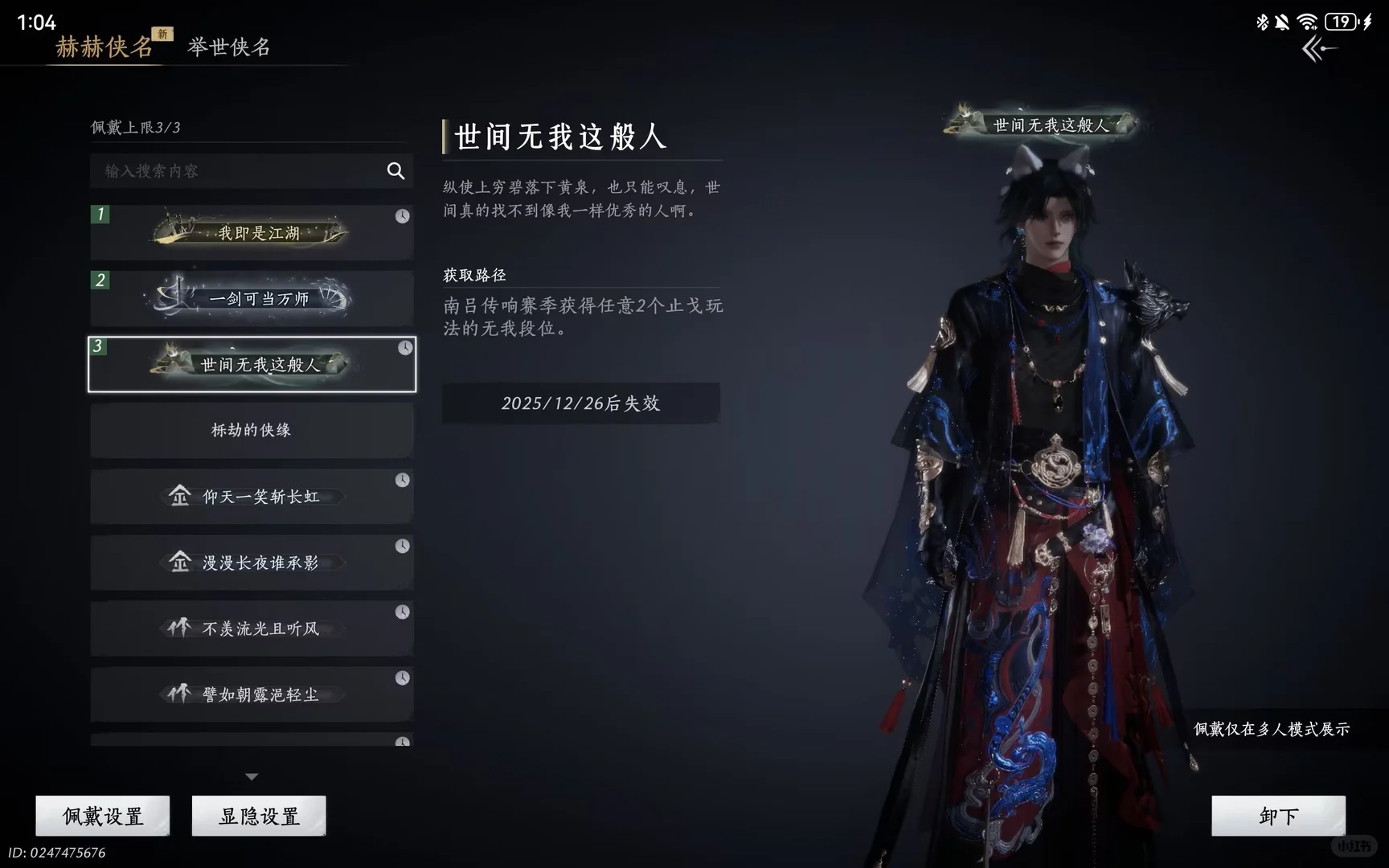Select the title 栎劫的侠缘
The image size is (1389, 868).
coord(252,431)
